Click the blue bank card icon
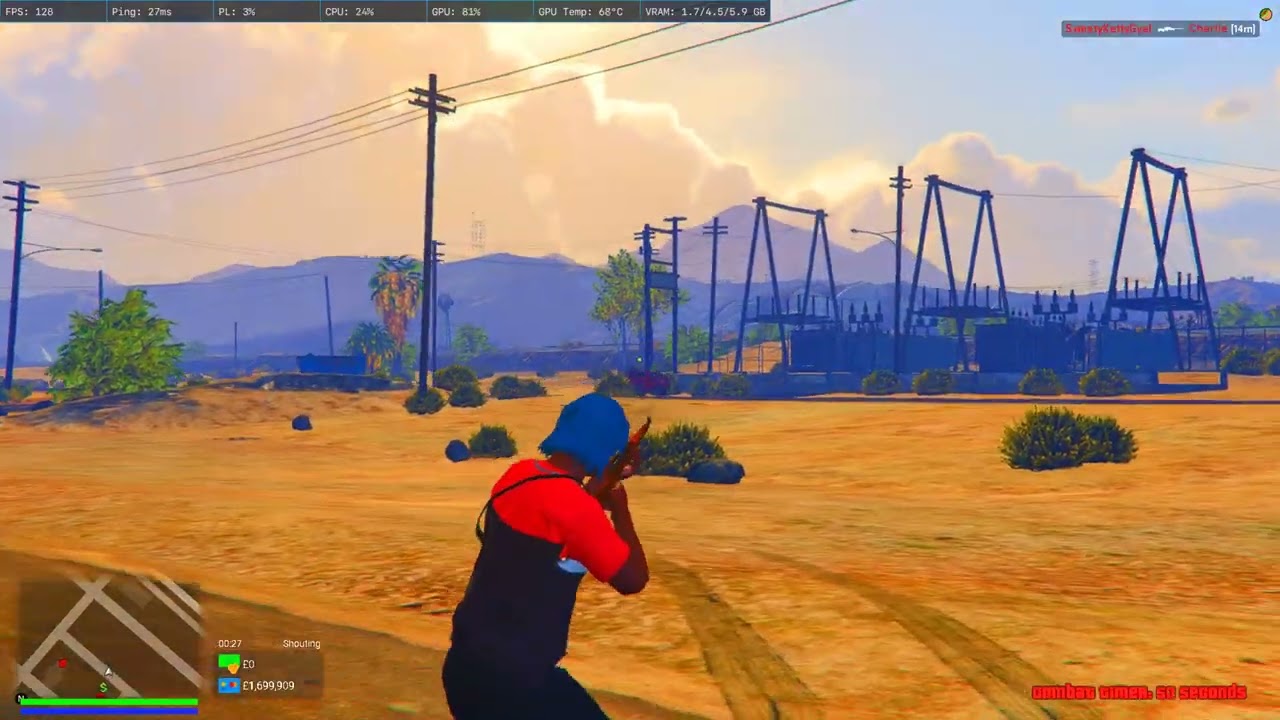Screen dimensions: 1280x720 pyautogui.click(x=229, y=686)
